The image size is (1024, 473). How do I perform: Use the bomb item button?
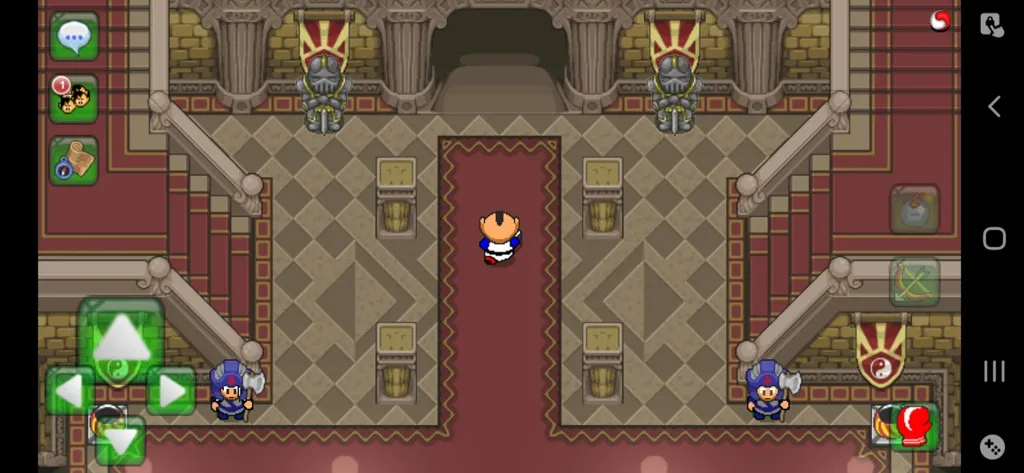click(x=915, y=209)
